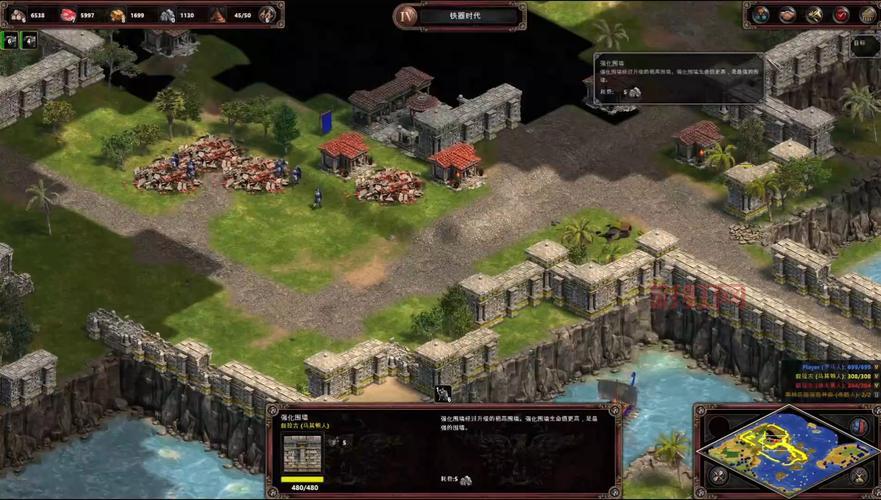Select the first idle unit group icon
This screenshot has width=881, height=500.
pyautogui.click(x=10, y=40)
